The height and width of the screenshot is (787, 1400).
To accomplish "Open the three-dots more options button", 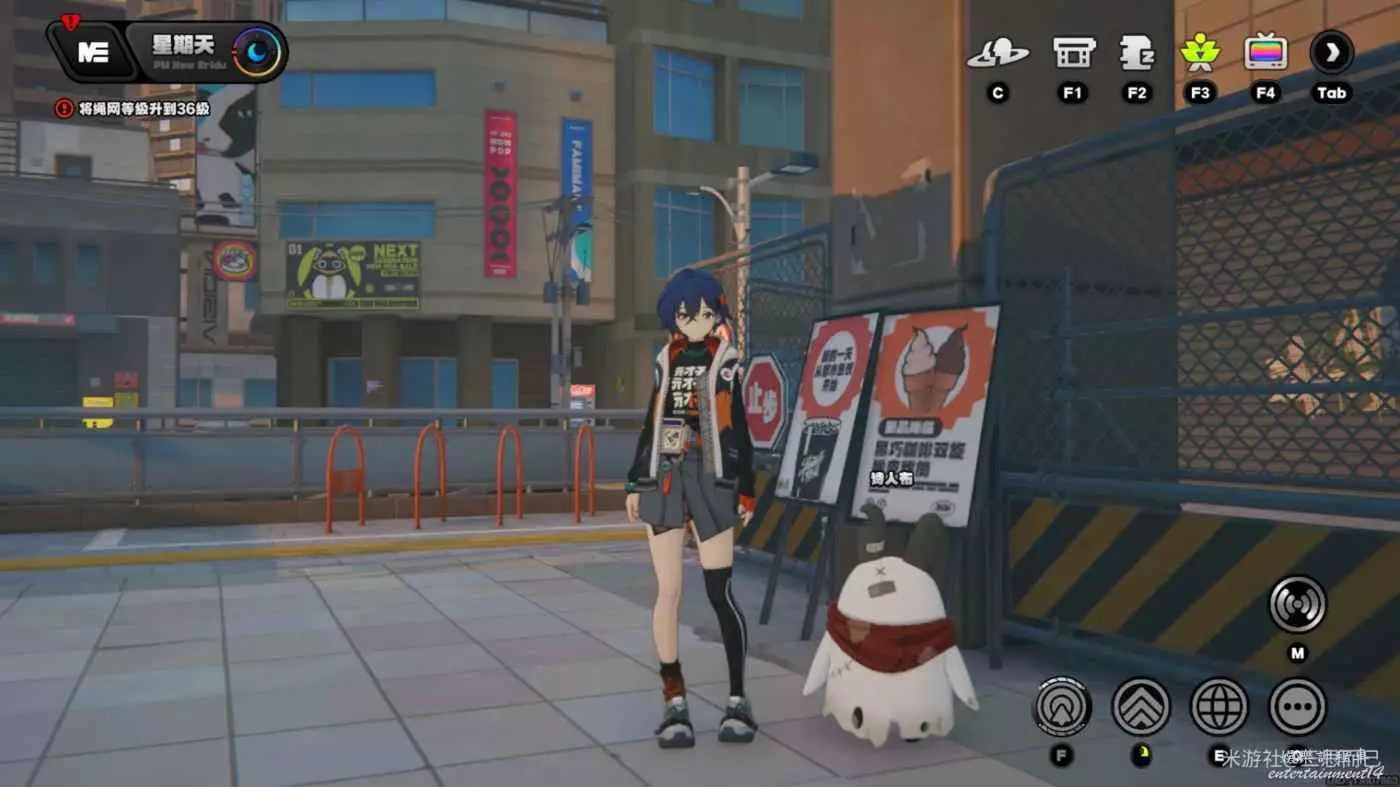I will (1297, 706).
